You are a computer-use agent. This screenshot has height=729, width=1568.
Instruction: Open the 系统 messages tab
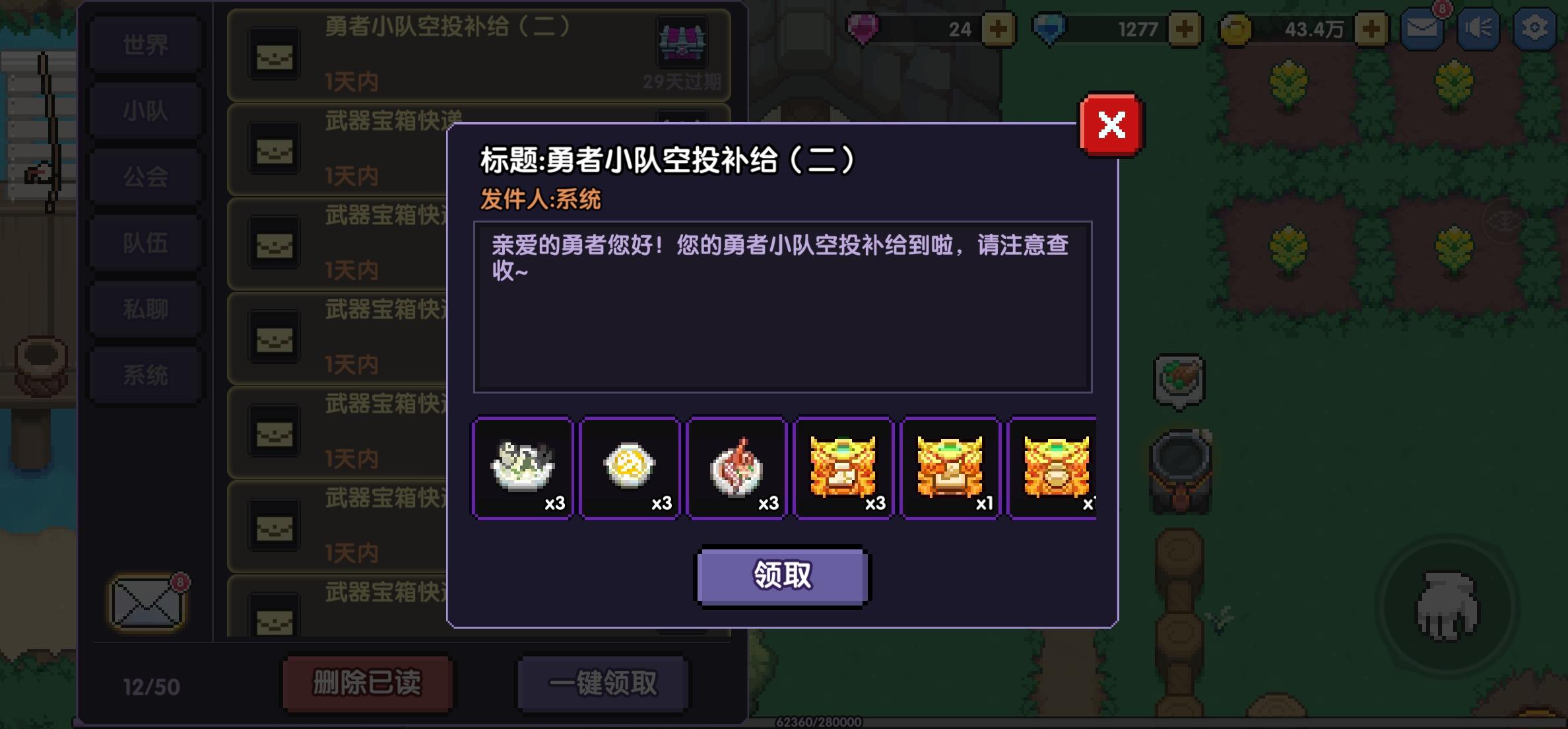click(145, 374)
